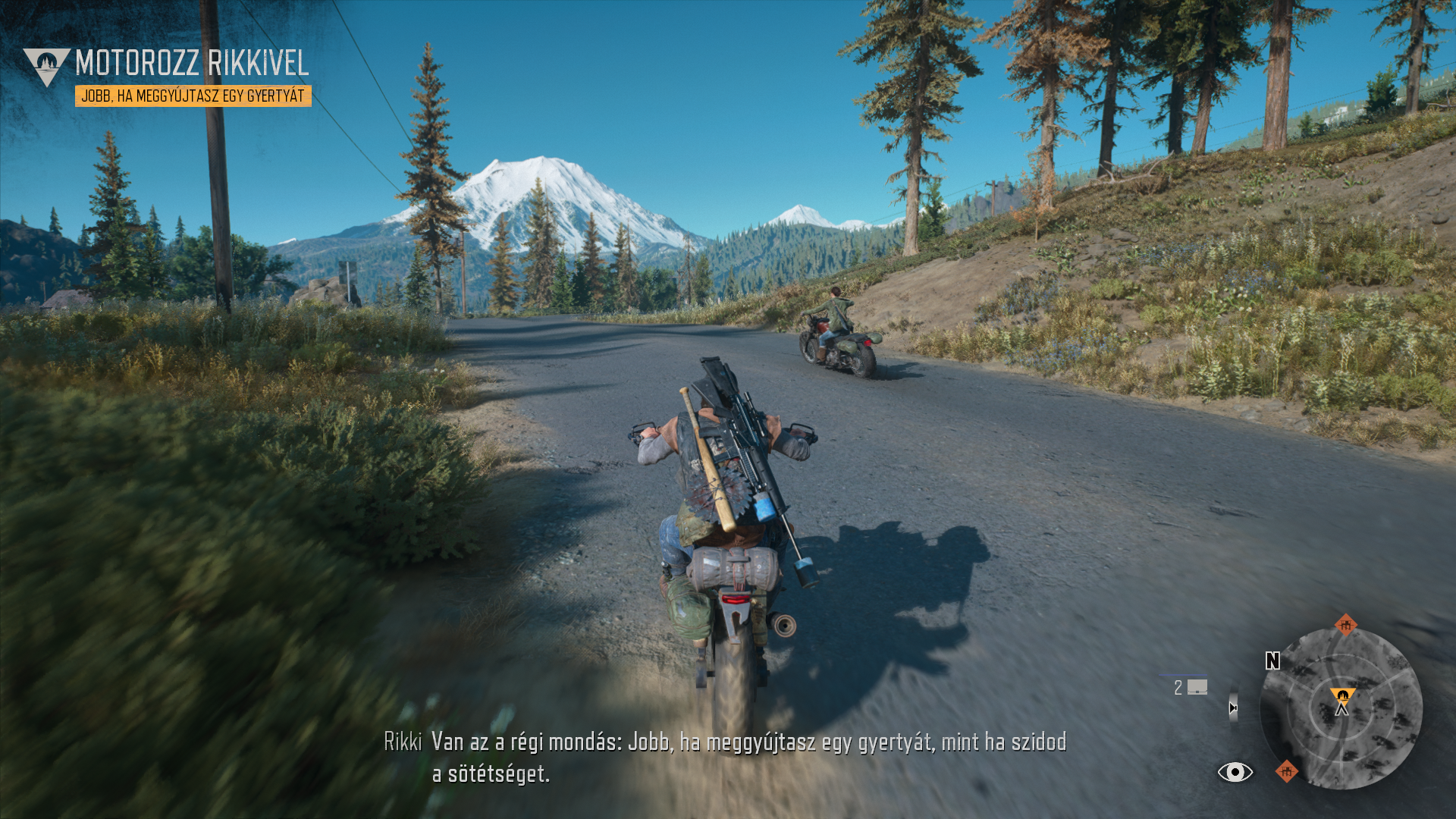This screenshot has width=1456, height=819.
Task: Click the N compass indicator above the minimap
Action: point(1274,661)
